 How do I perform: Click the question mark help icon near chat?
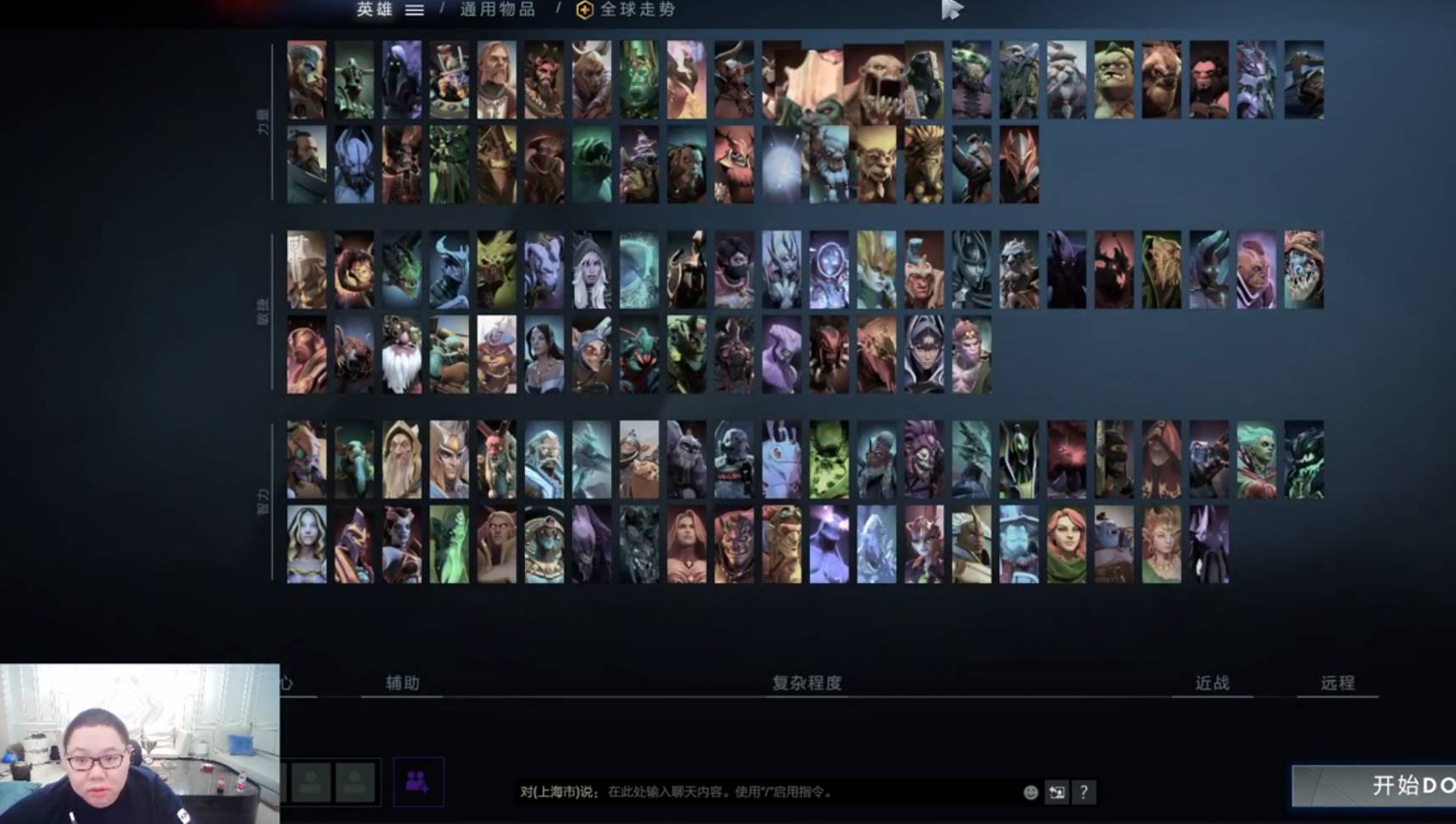click(x=1084, y=793)
